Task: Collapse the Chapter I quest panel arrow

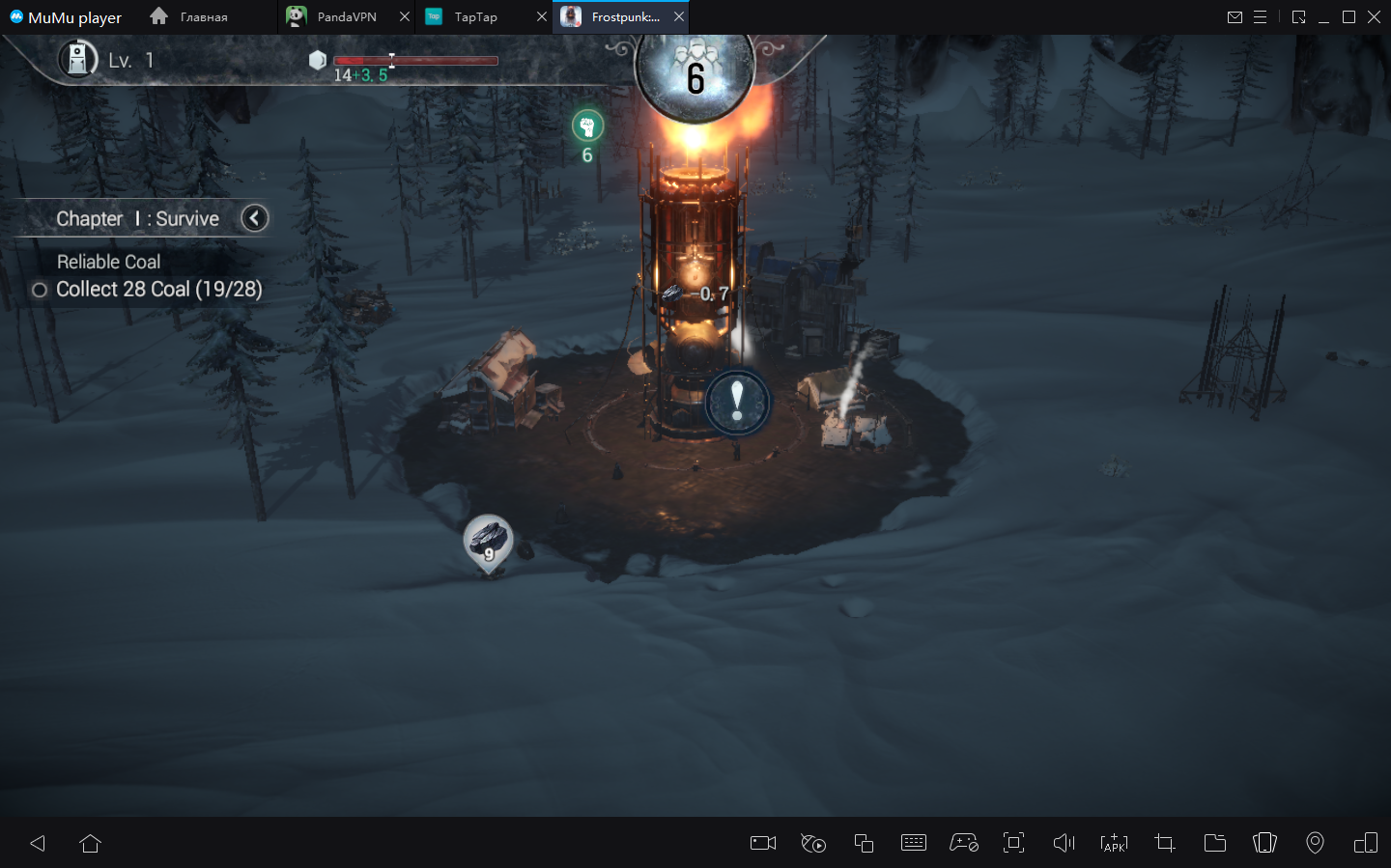Action: click(x=254, y=218)
